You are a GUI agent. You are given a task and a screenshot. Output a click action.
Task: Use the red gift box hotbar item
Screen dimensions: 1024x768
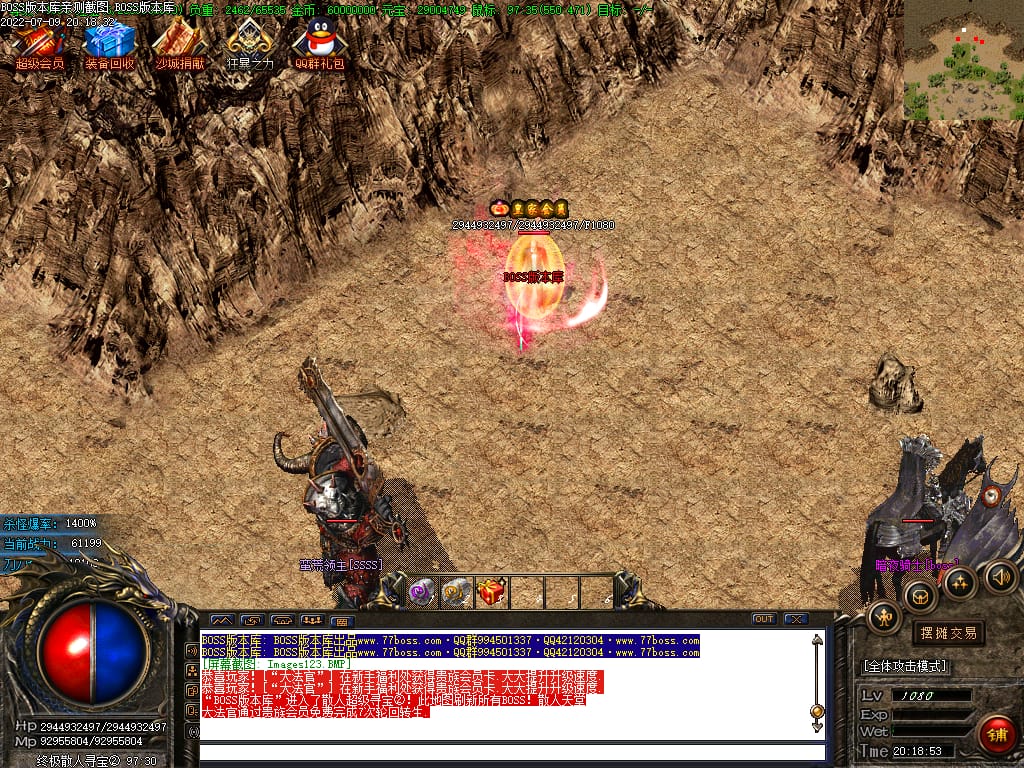tap(491, 592)
